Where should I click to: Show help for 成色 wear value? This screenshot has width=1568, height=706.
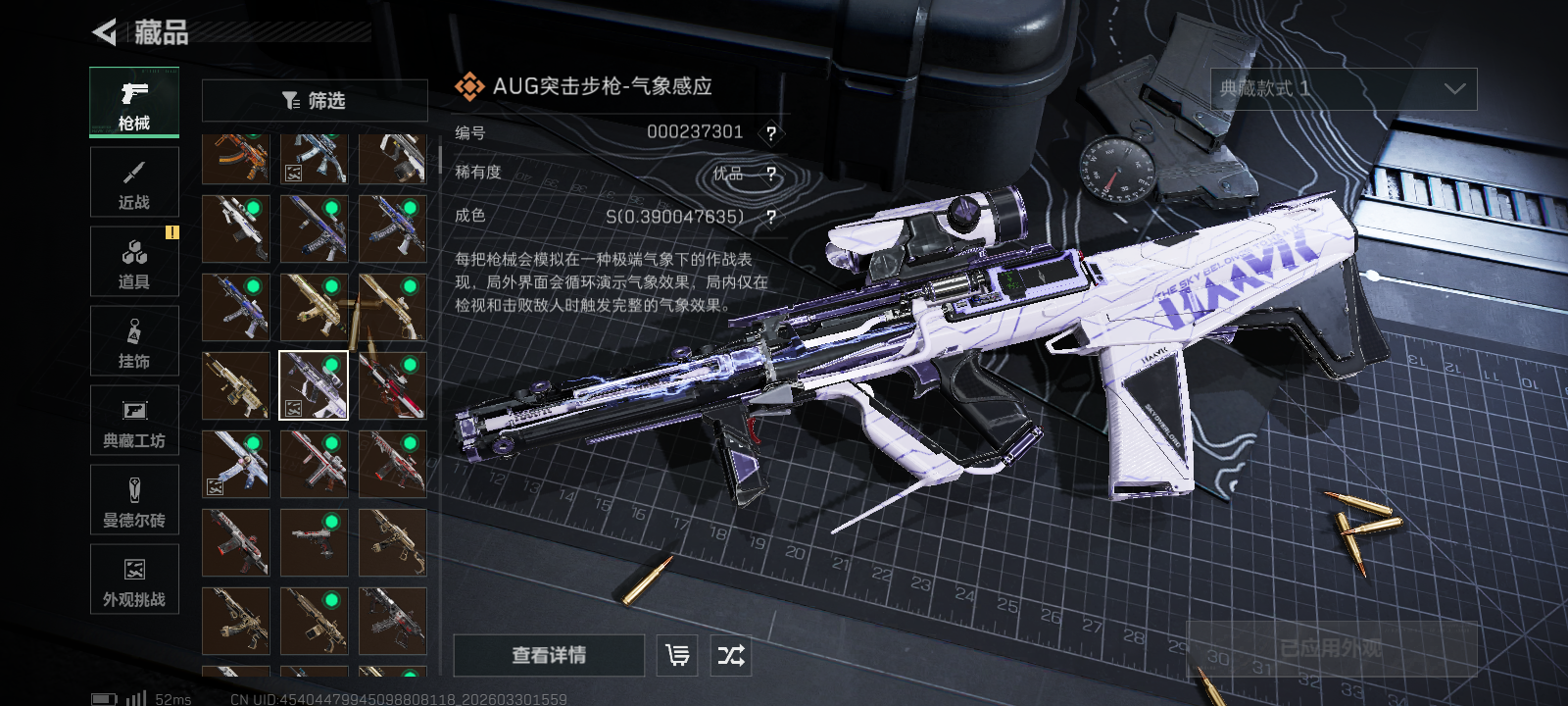(x=771, y=218)
